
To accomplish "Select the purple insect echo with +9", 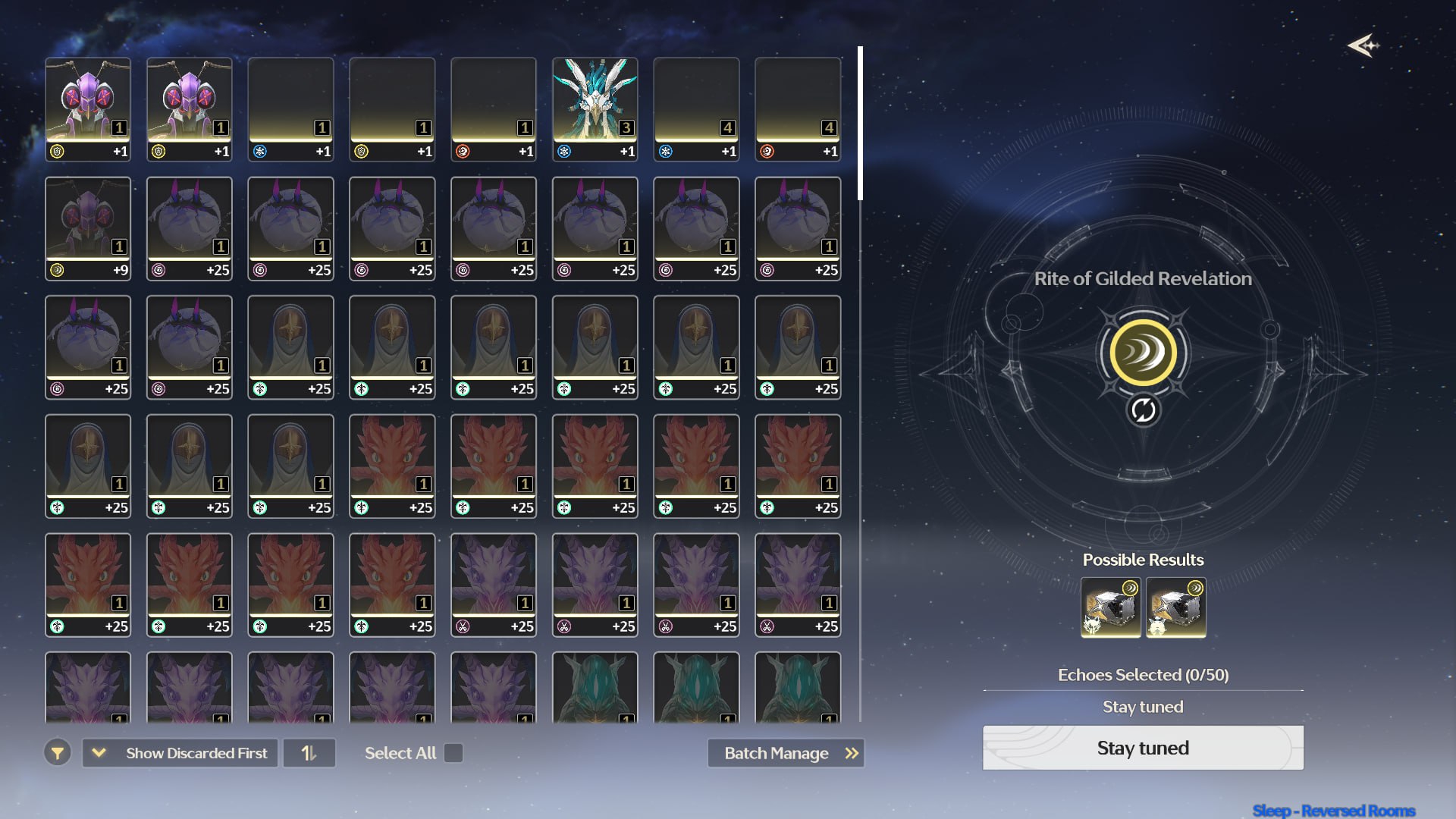I will (88, 228).
